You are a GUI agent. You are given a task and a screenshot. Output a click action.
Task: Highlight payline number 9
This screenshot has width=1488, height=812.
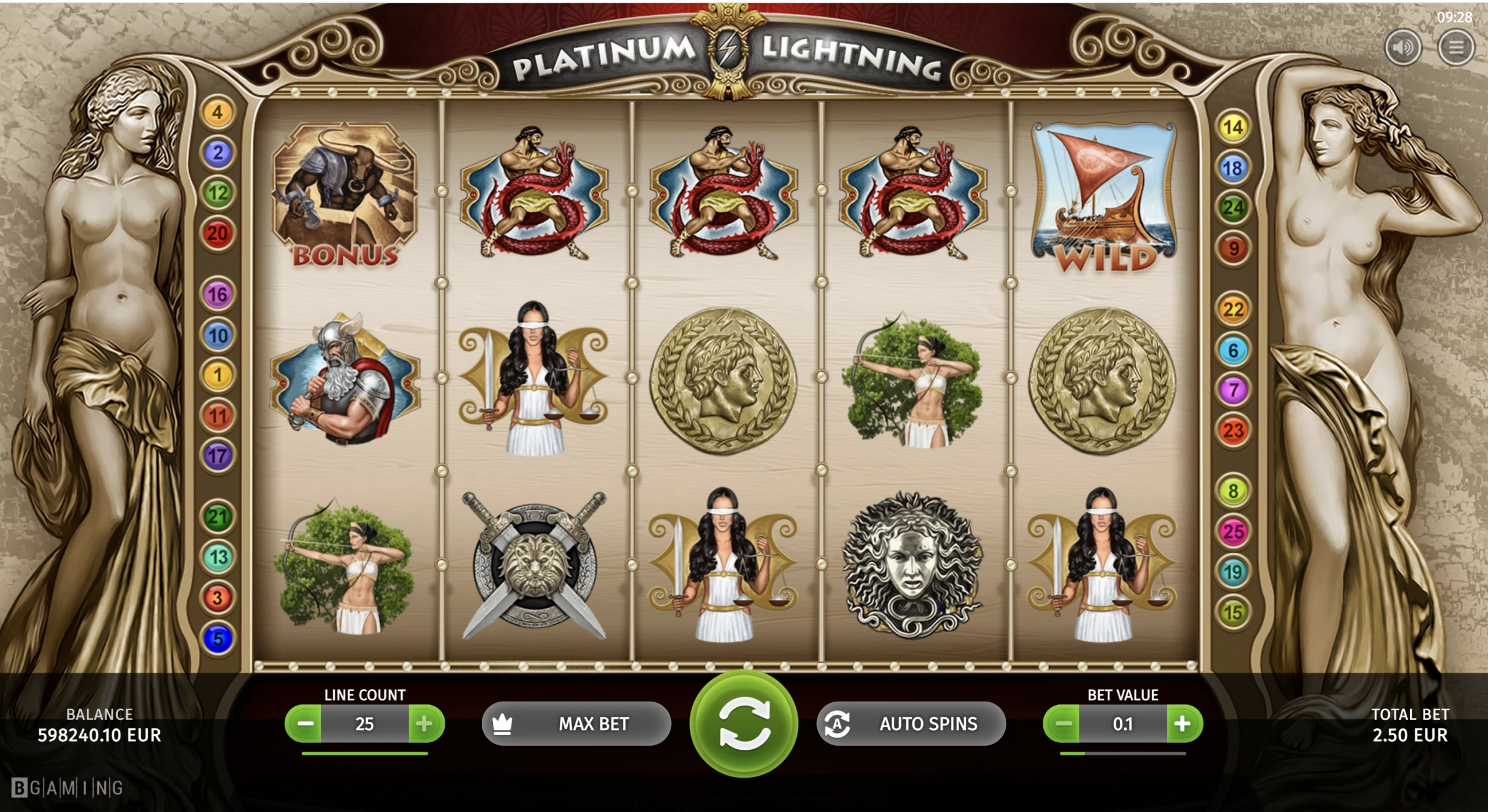[x=1233, y=249]
